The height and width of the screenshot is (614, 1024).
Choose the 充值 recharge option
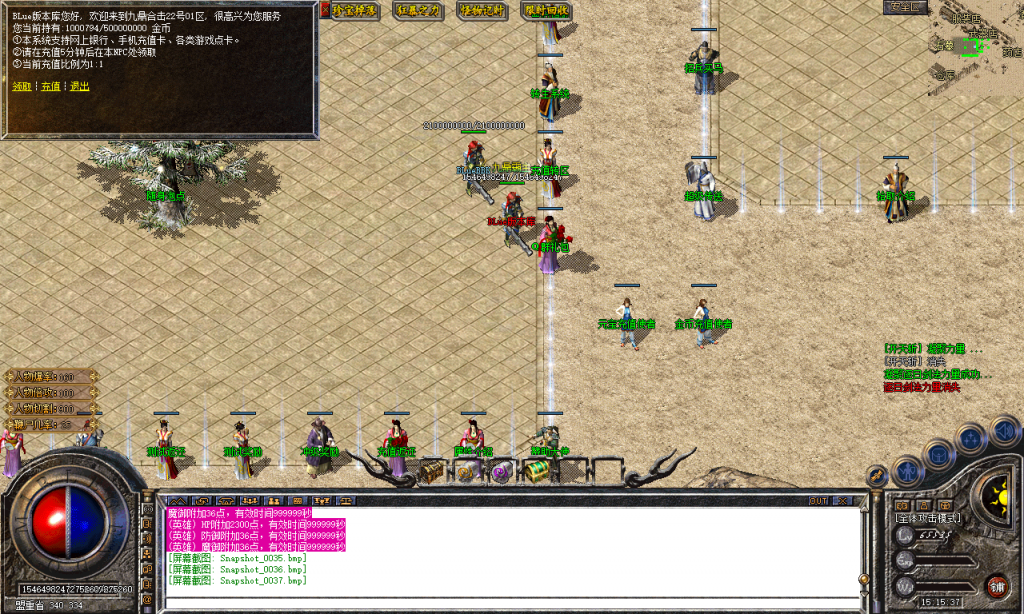[49, 86]
